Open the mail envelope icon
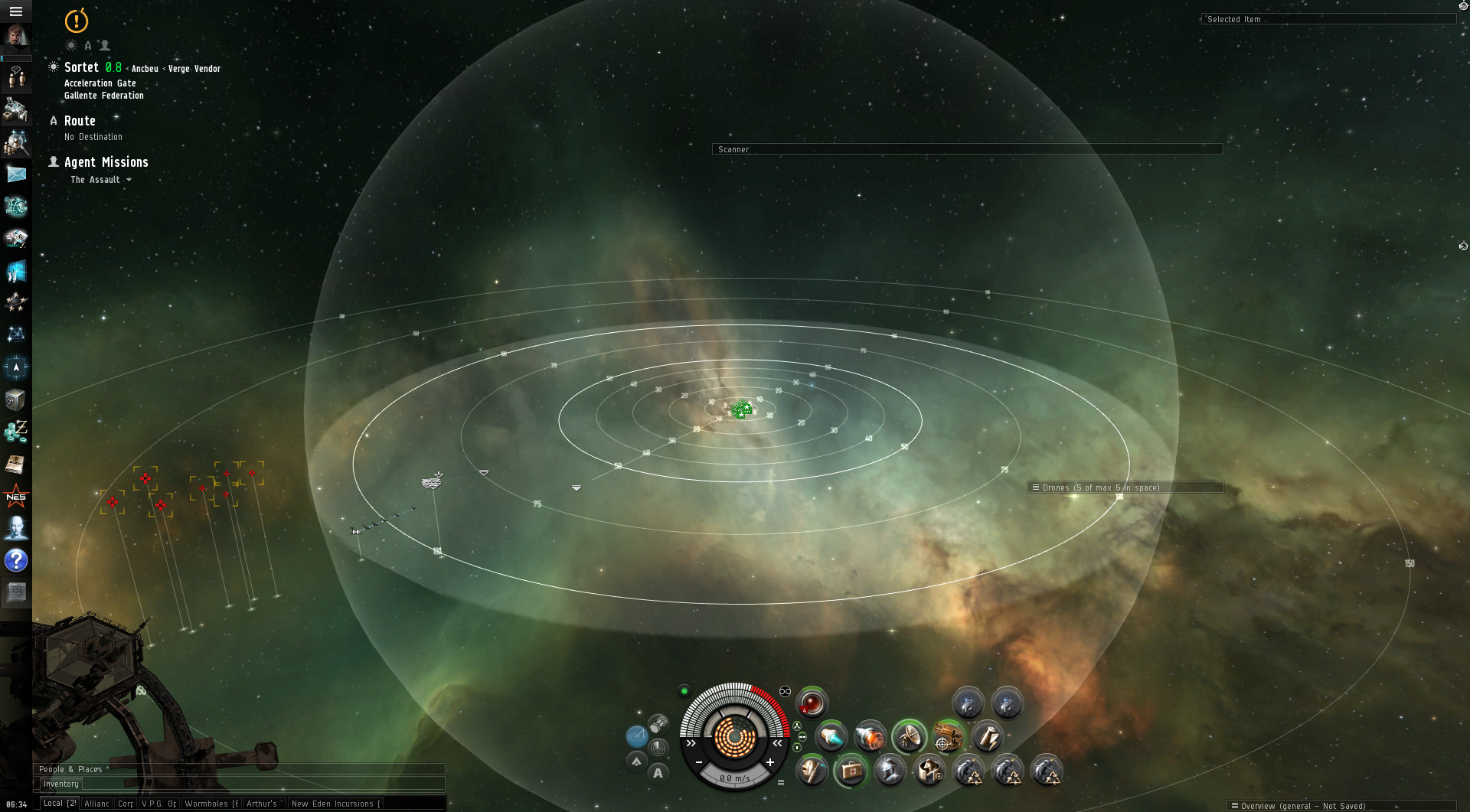Screen dimensions: 1470x812 pos(16,174)
